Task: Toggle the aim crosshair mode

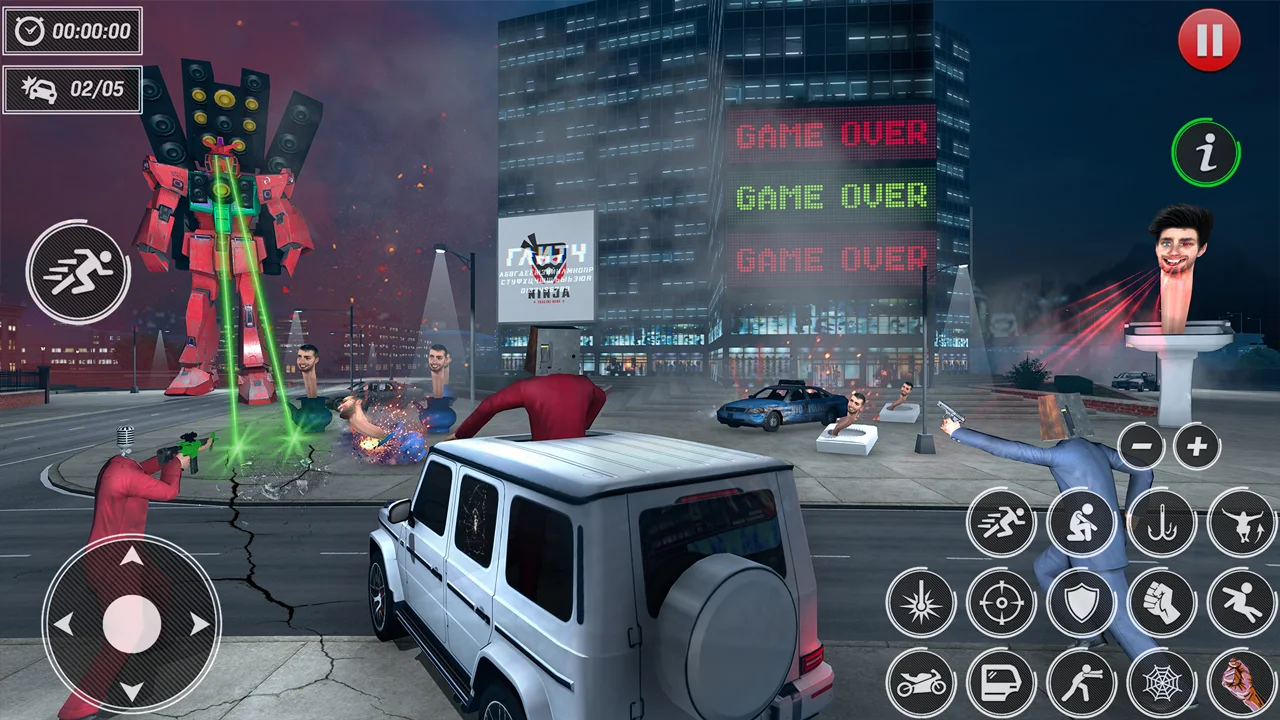Action: pos(1000,602)
